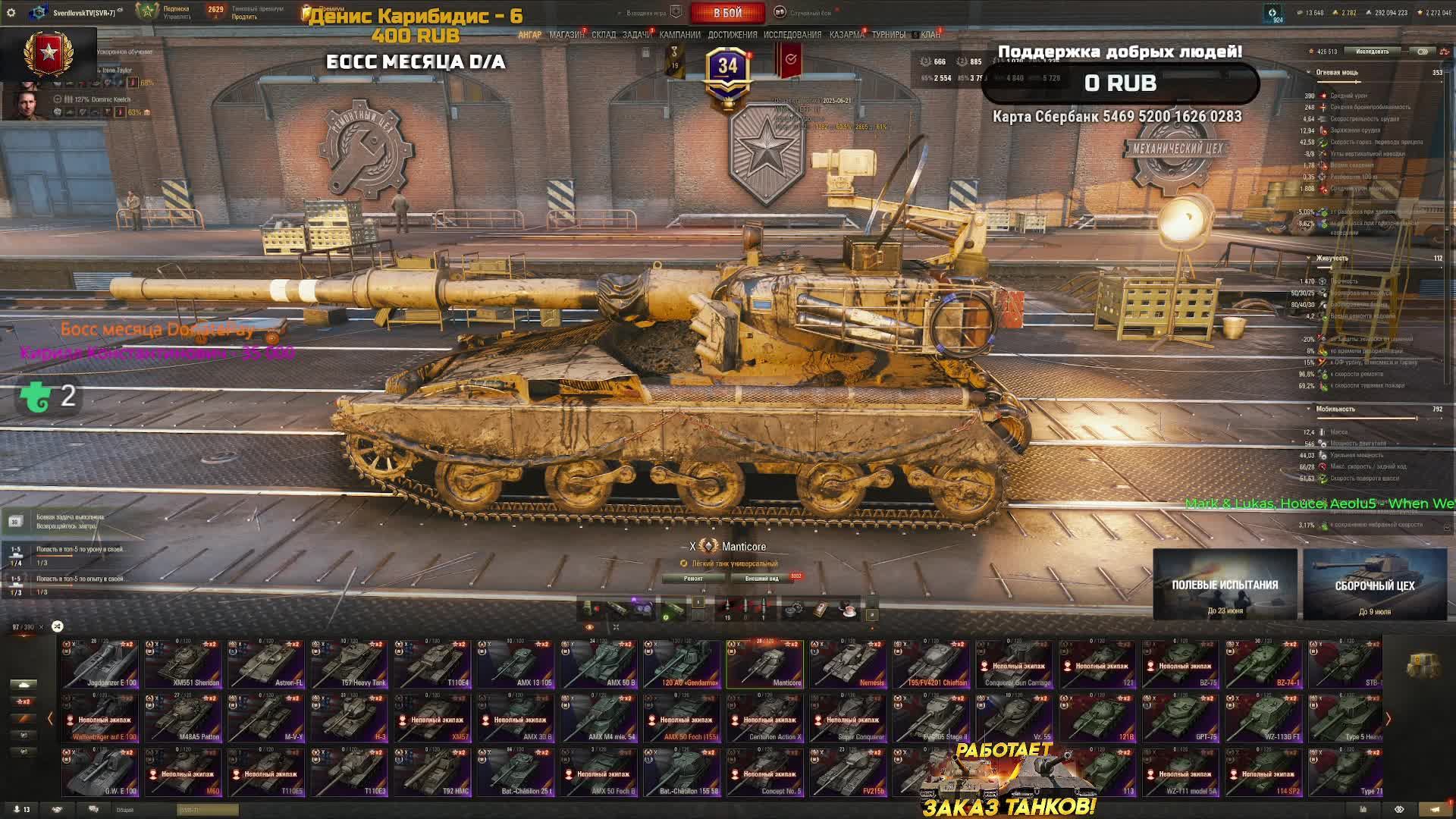Open the Внешний вид exterior customization
The height and width of the screenshot is (819, 1456).
click(762, 579)
